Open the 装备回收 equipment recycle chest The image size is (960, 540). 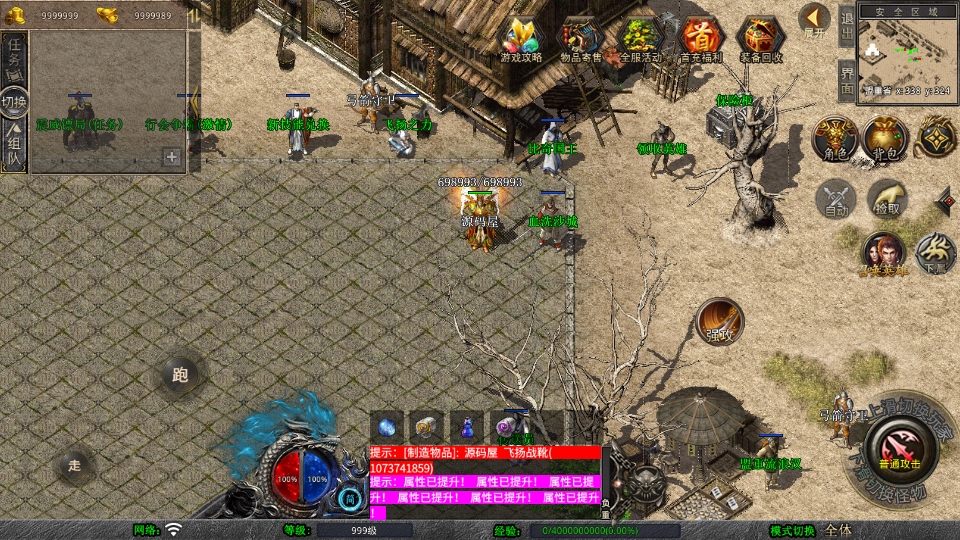click(762, 38)
